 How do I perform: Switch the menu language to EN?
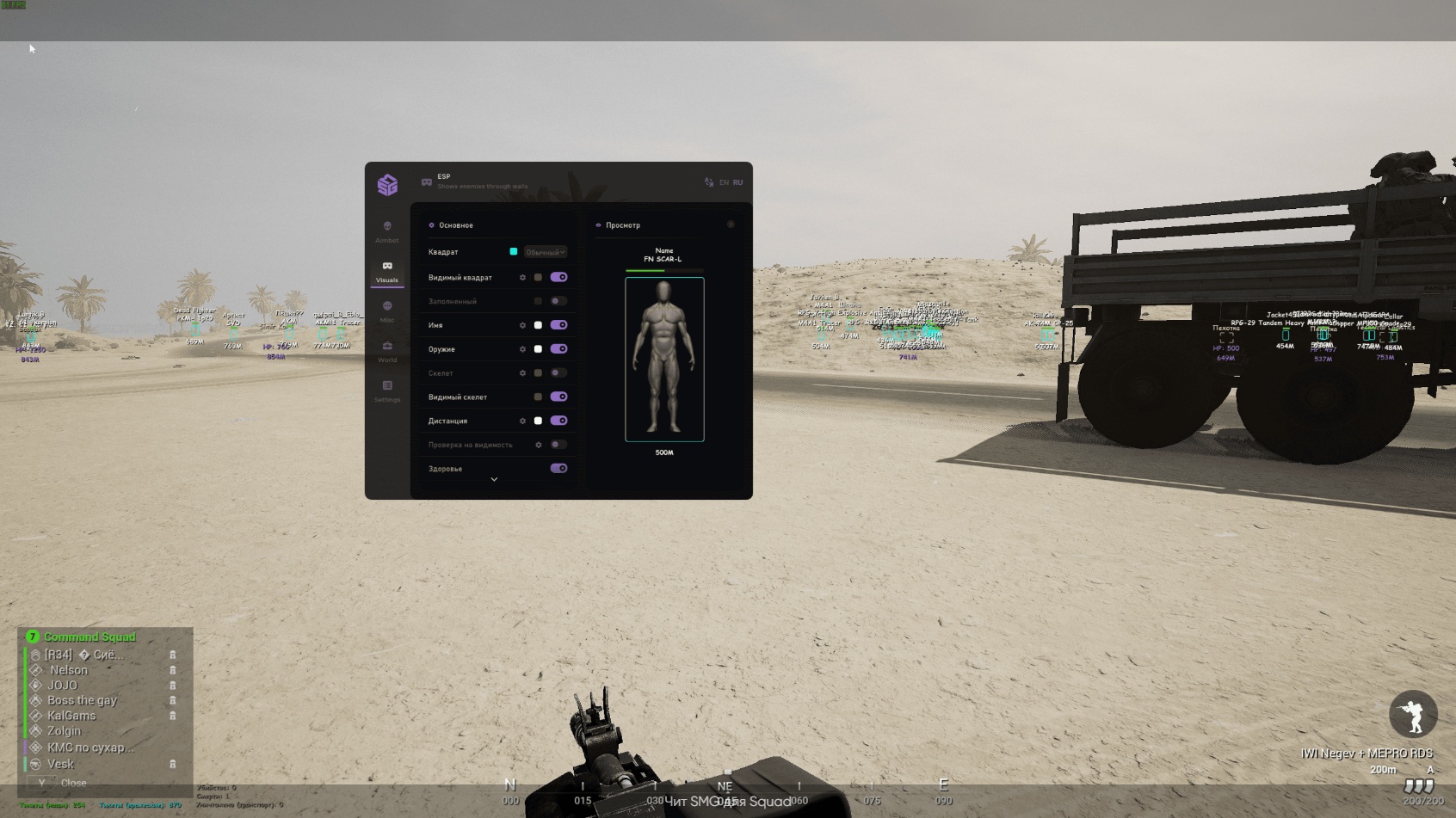point(724,182)
